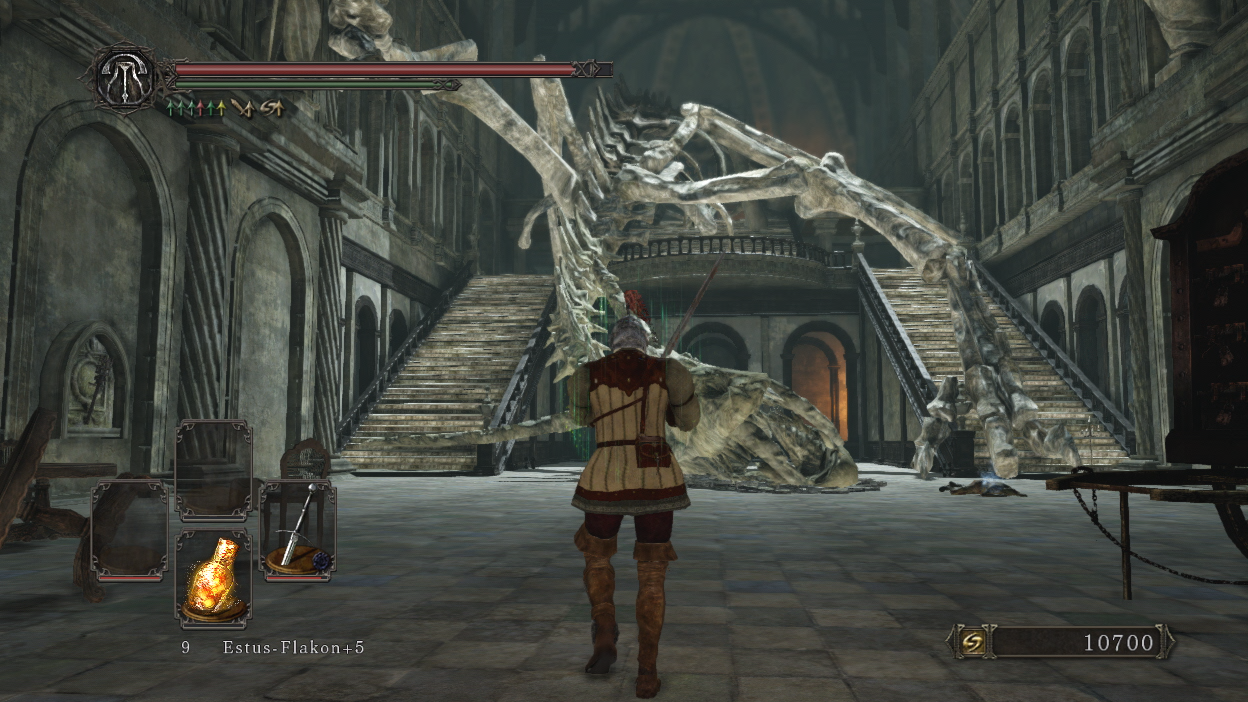Click the red upward arrow buff icon
This screenshot has width=1248, height=702.
click(198, 107)
